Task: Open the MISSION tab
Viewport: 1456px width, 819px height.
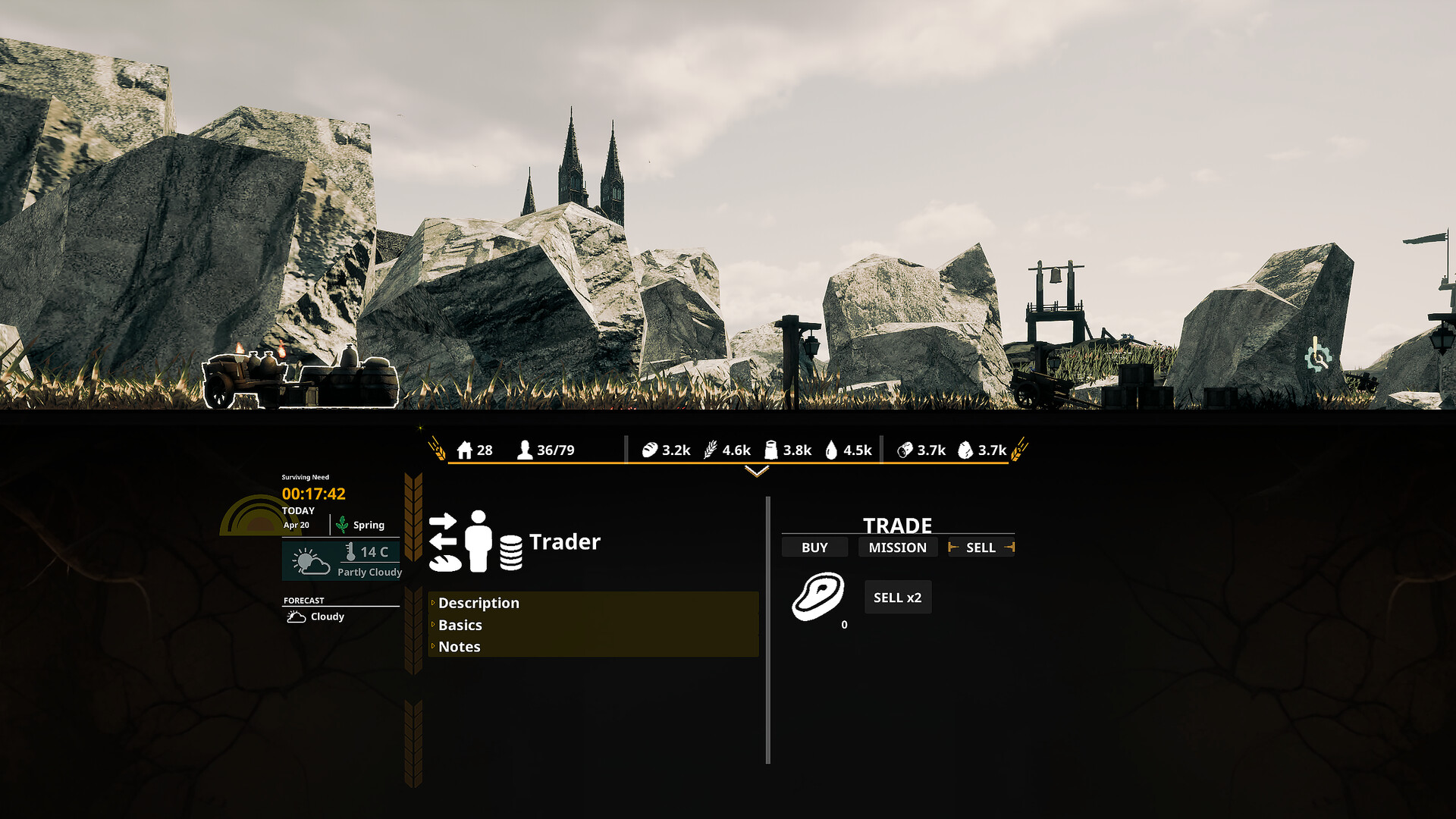Action: [x=897, y=548]
